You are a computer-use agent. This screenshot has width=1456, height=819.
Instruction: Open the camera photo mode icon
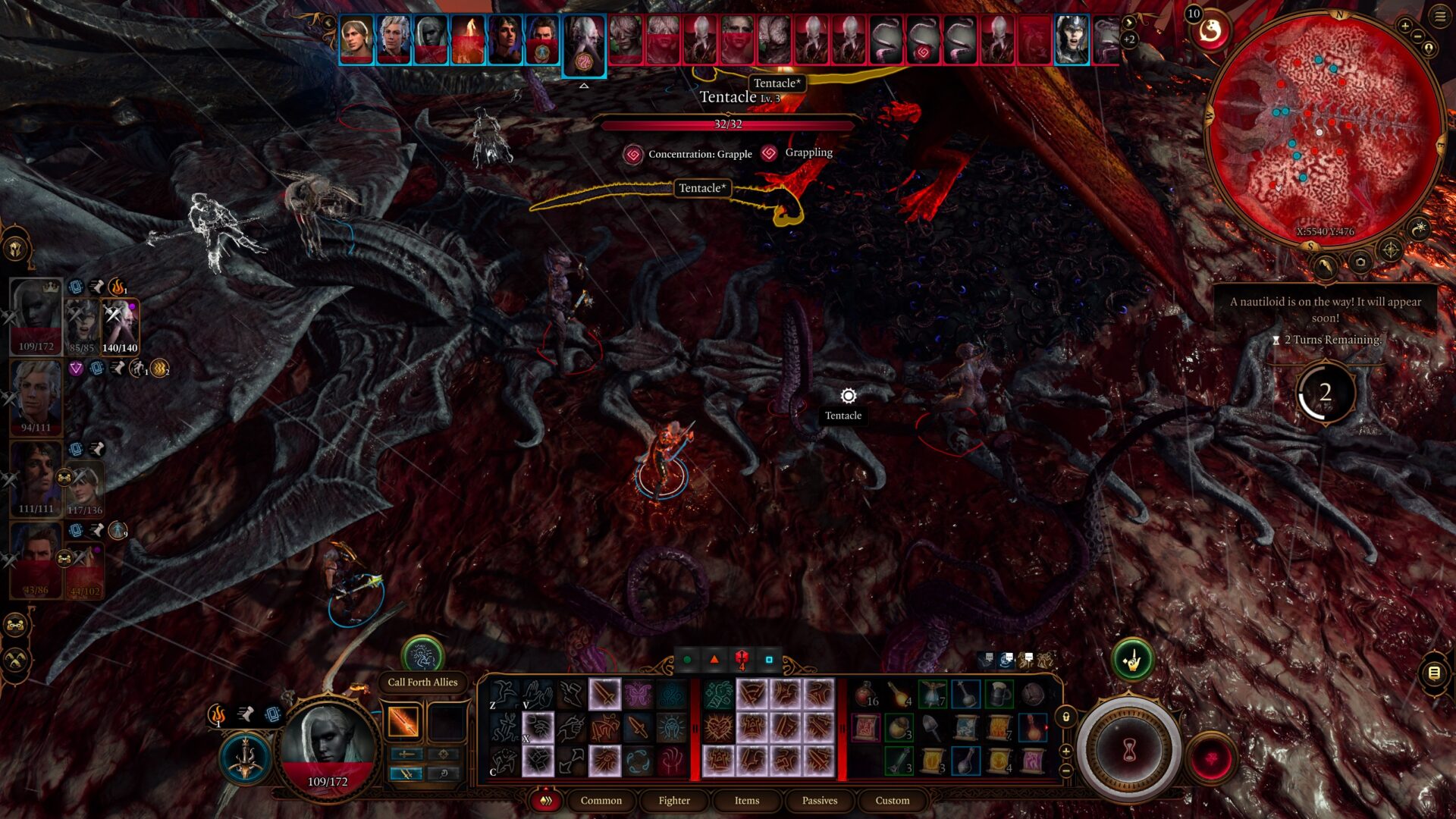[x=1360, y=262]
